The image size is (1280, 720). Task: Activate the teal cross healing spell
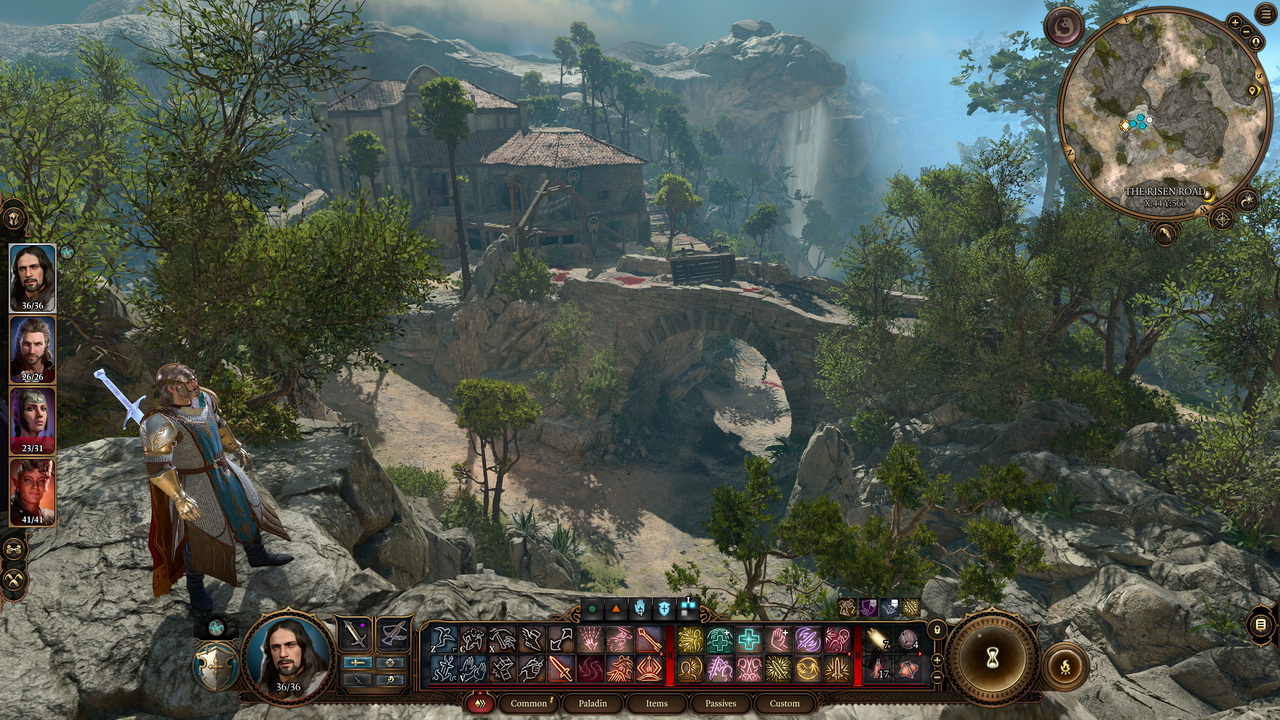point(749,640)
